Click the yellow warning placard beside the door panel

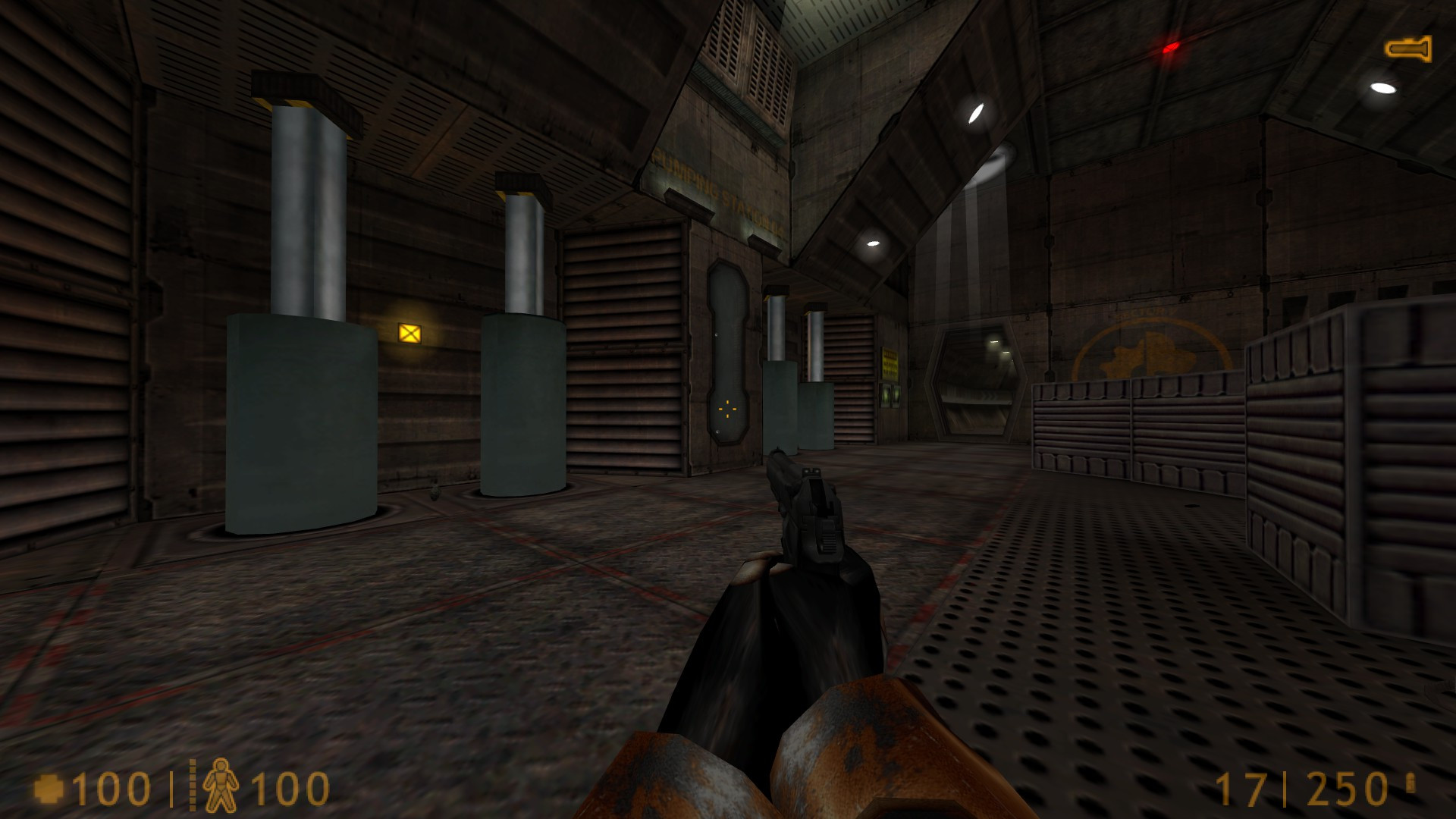[x=890, y=364]
